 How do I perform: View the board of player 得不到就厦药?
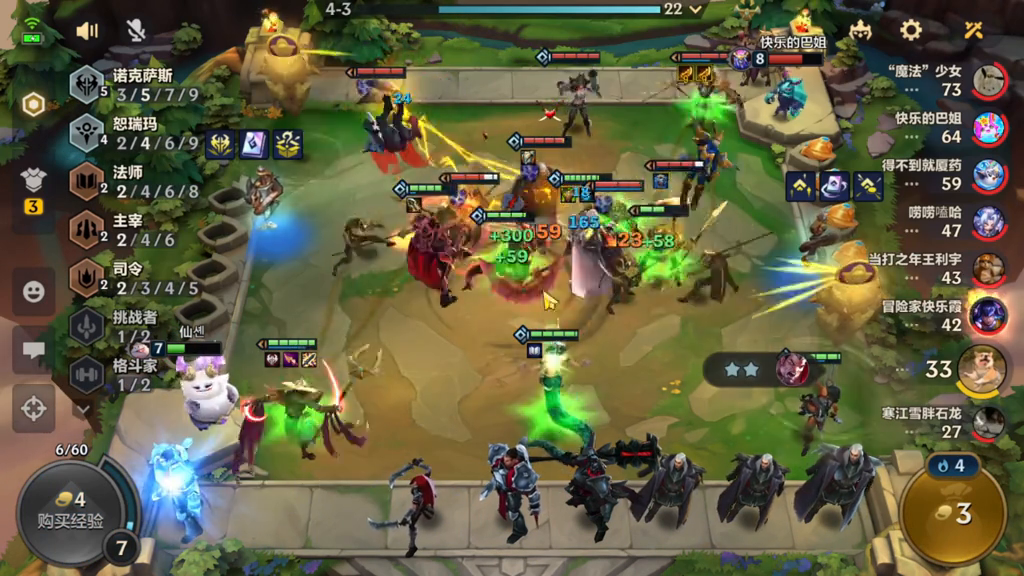988,174
